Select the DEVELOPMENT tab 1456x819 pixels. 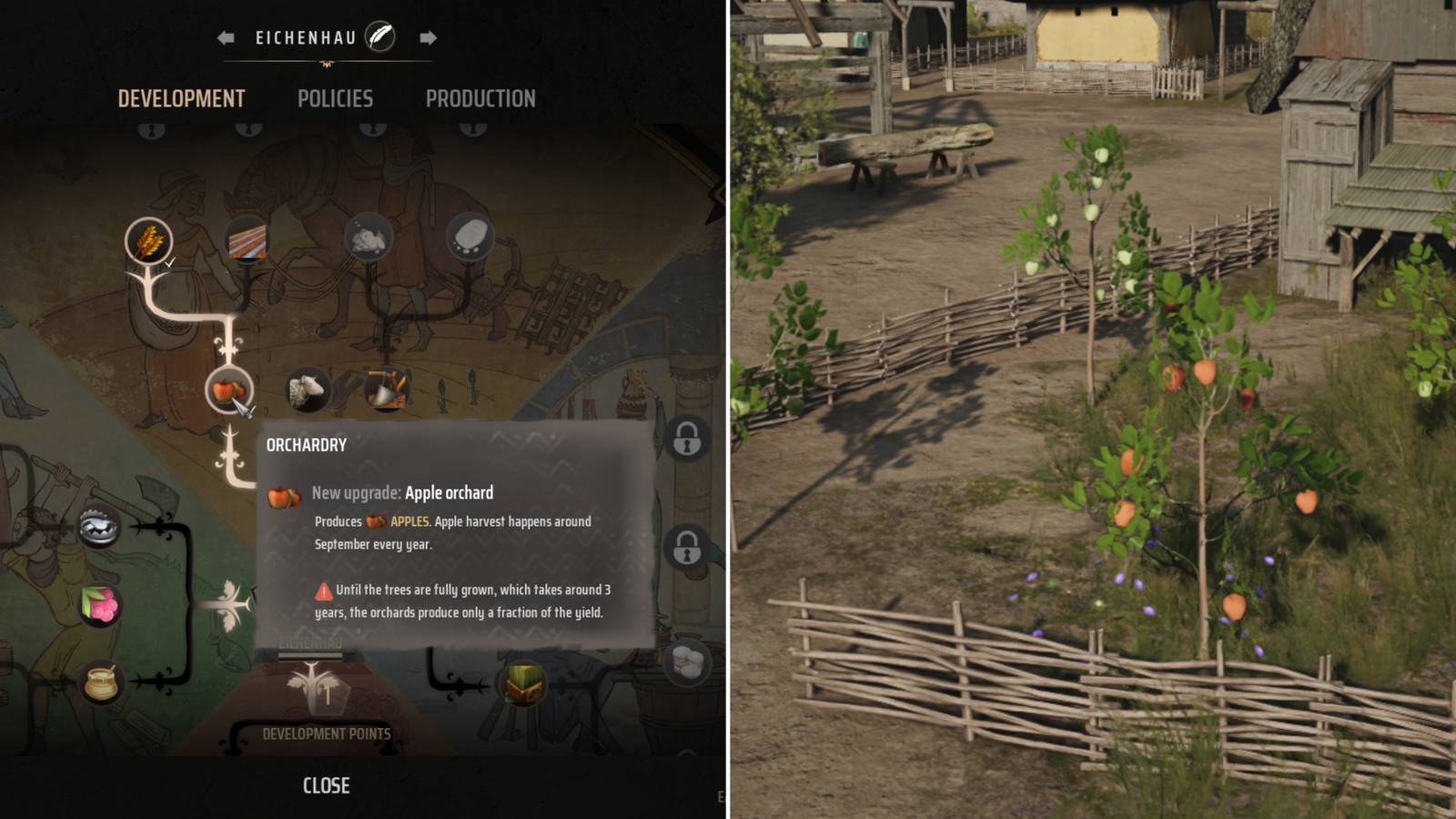point(181,98)
